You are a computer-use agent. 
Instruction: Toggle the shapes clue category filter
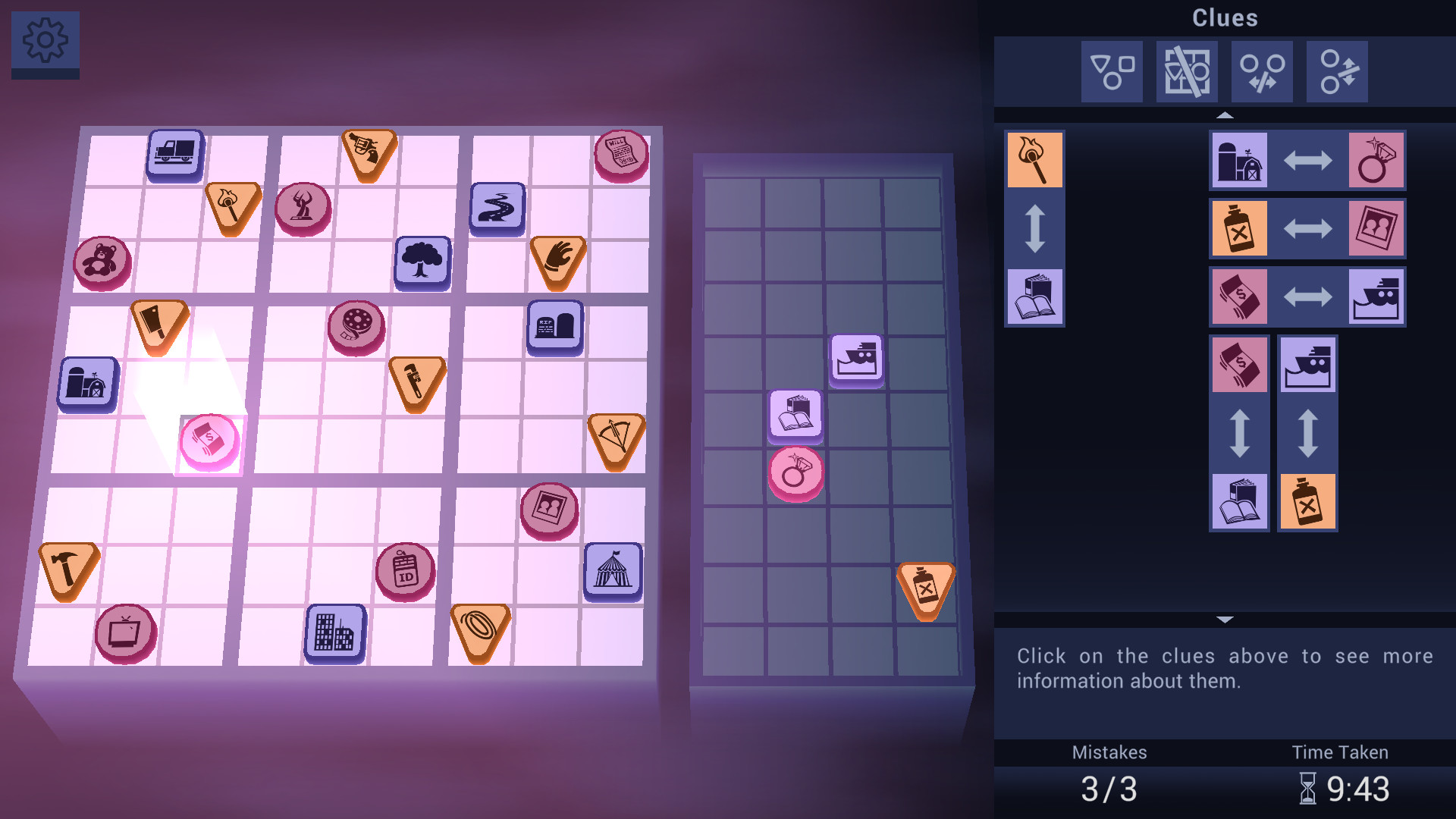coord(1111,72)
